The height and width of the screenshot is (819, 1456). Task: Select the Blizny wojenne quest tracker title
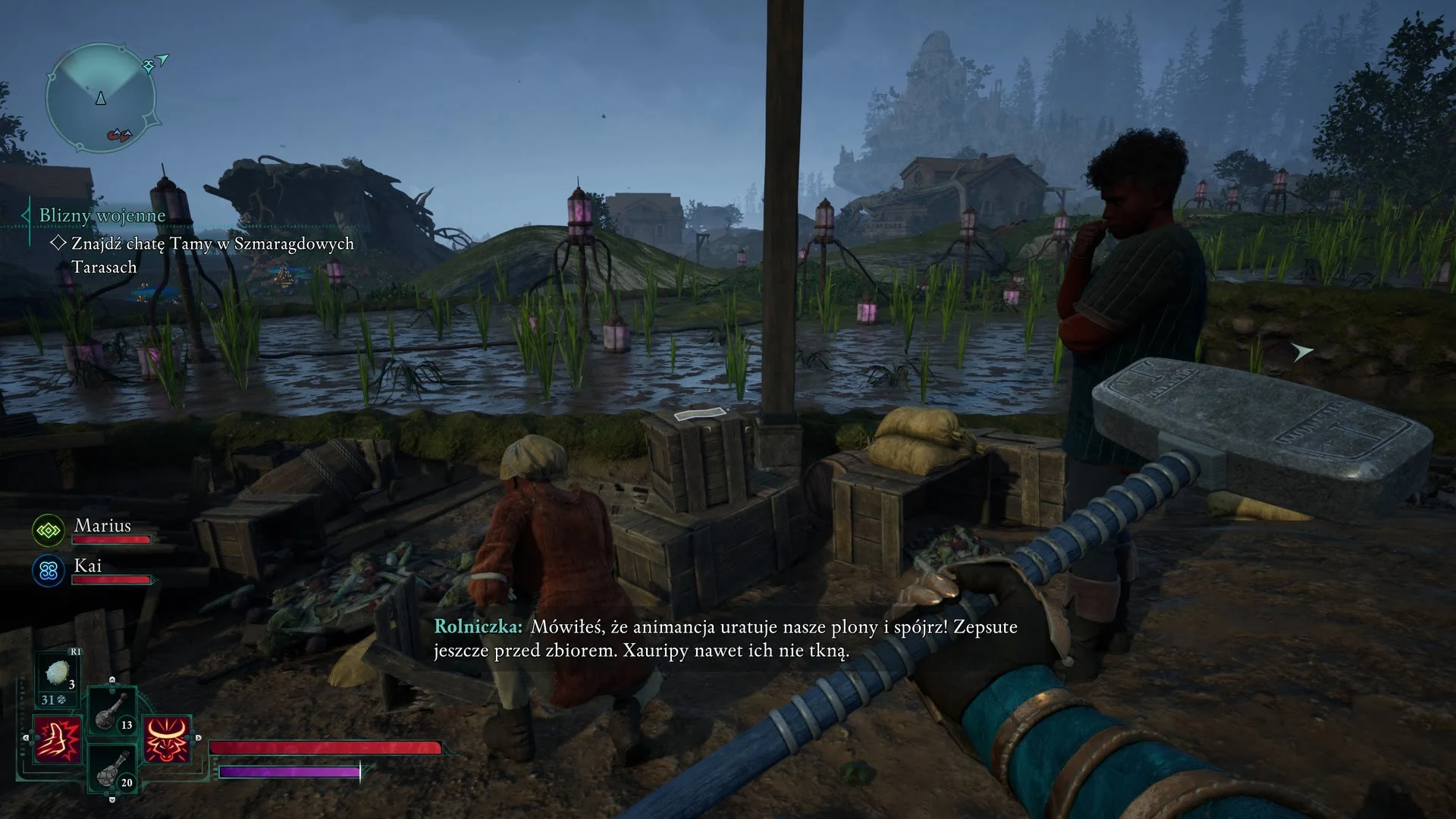pyautogui.click(x=102, y=215)
